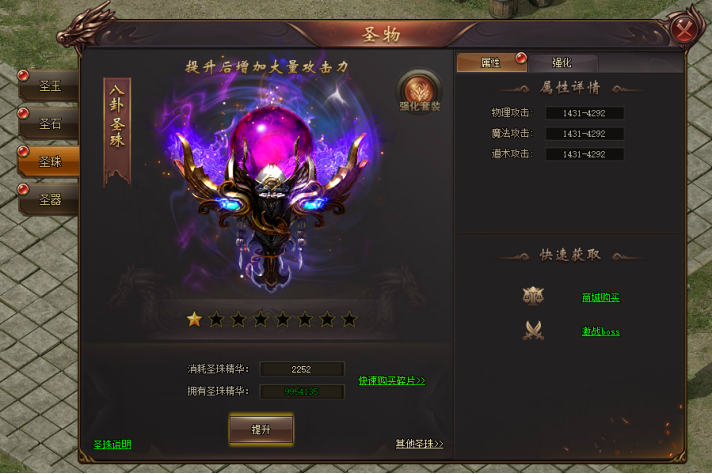Open the 强化套装 round icon
Image resolution: width=712 pixels, height=474 pixels.
(421, 92)
